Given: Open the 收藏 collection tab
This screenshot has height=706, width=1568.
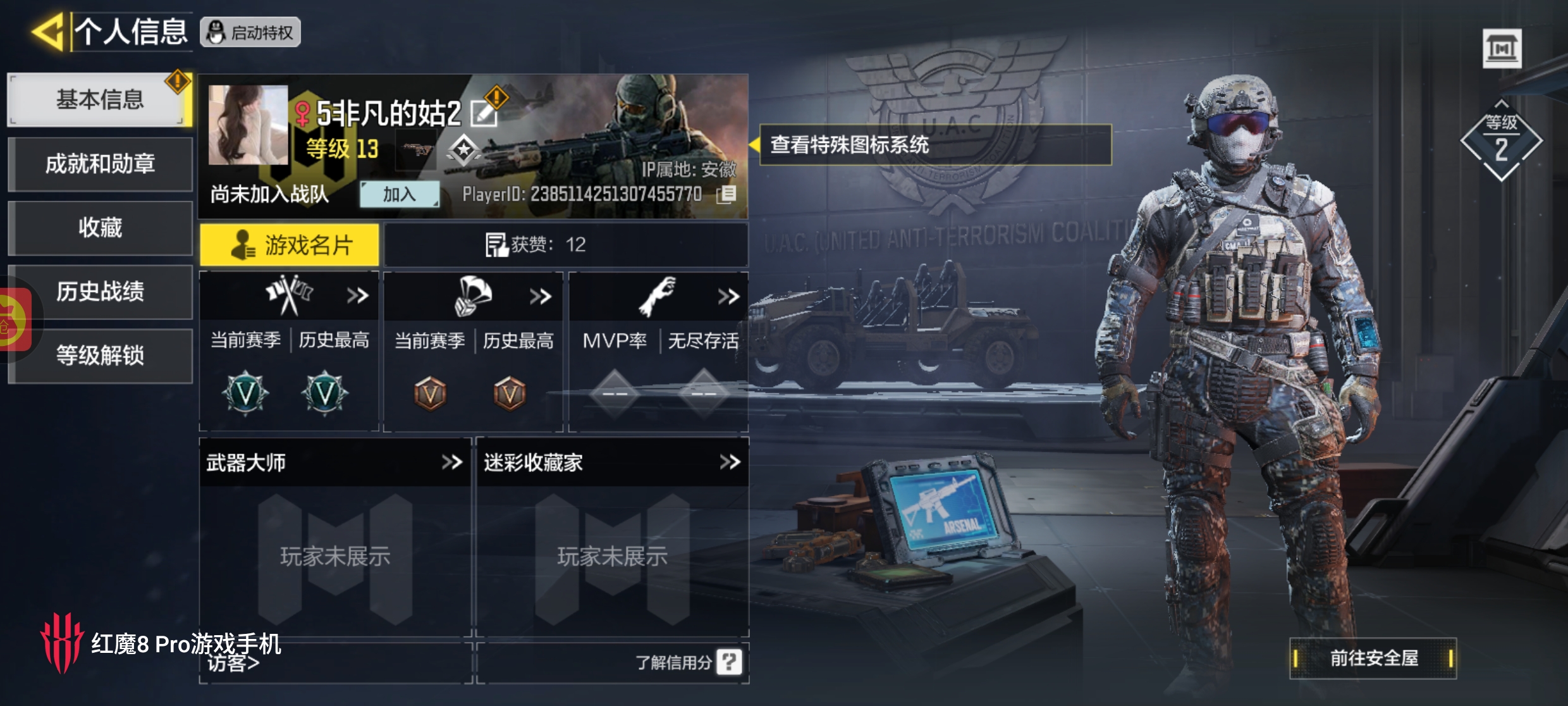Looking at the screenshot, I should click(100, 228).
